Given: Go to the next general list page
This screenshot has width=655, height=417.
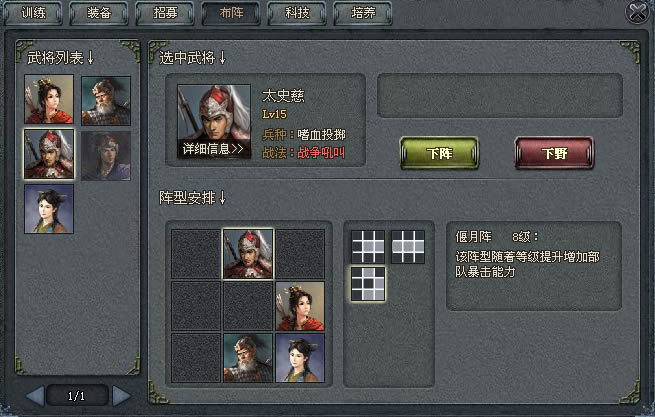Looking at the screenshot, I should coord(121,396).
